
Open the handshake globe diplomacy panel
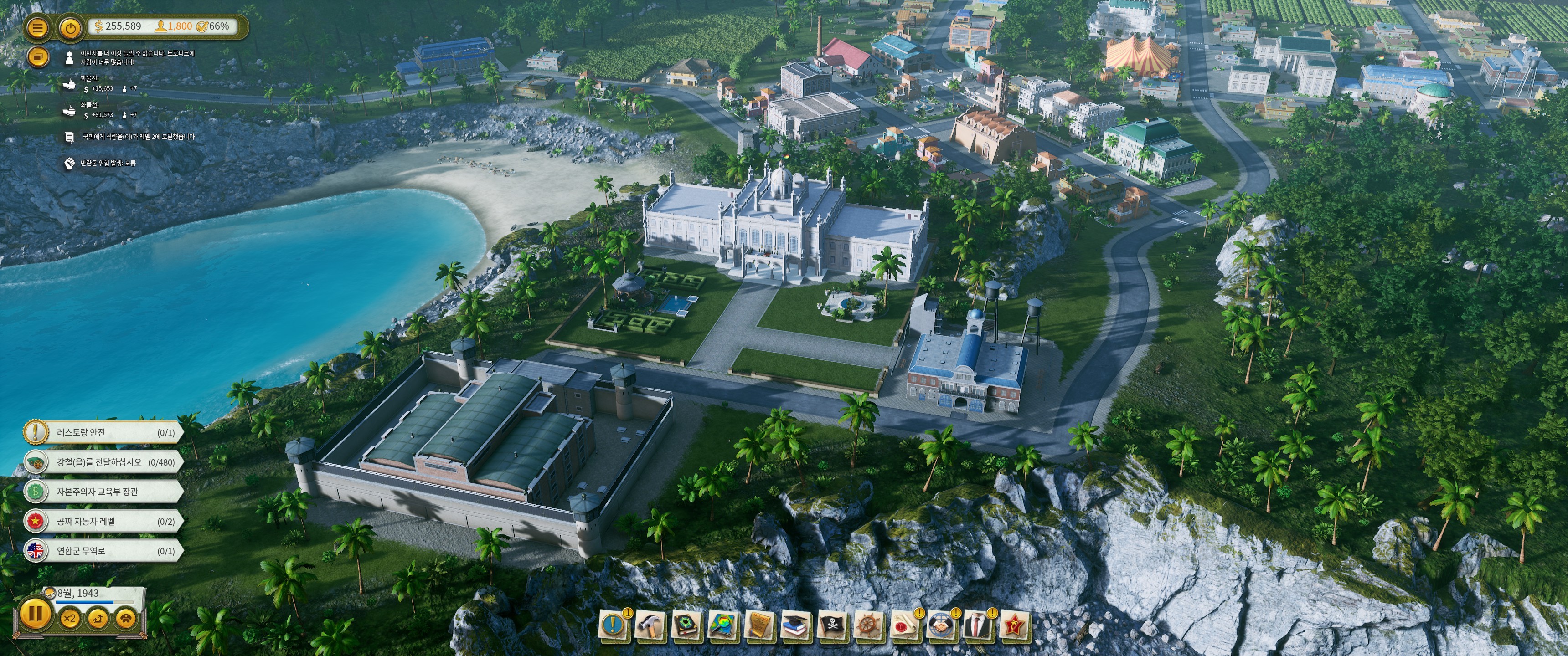(x=942, y=625)
